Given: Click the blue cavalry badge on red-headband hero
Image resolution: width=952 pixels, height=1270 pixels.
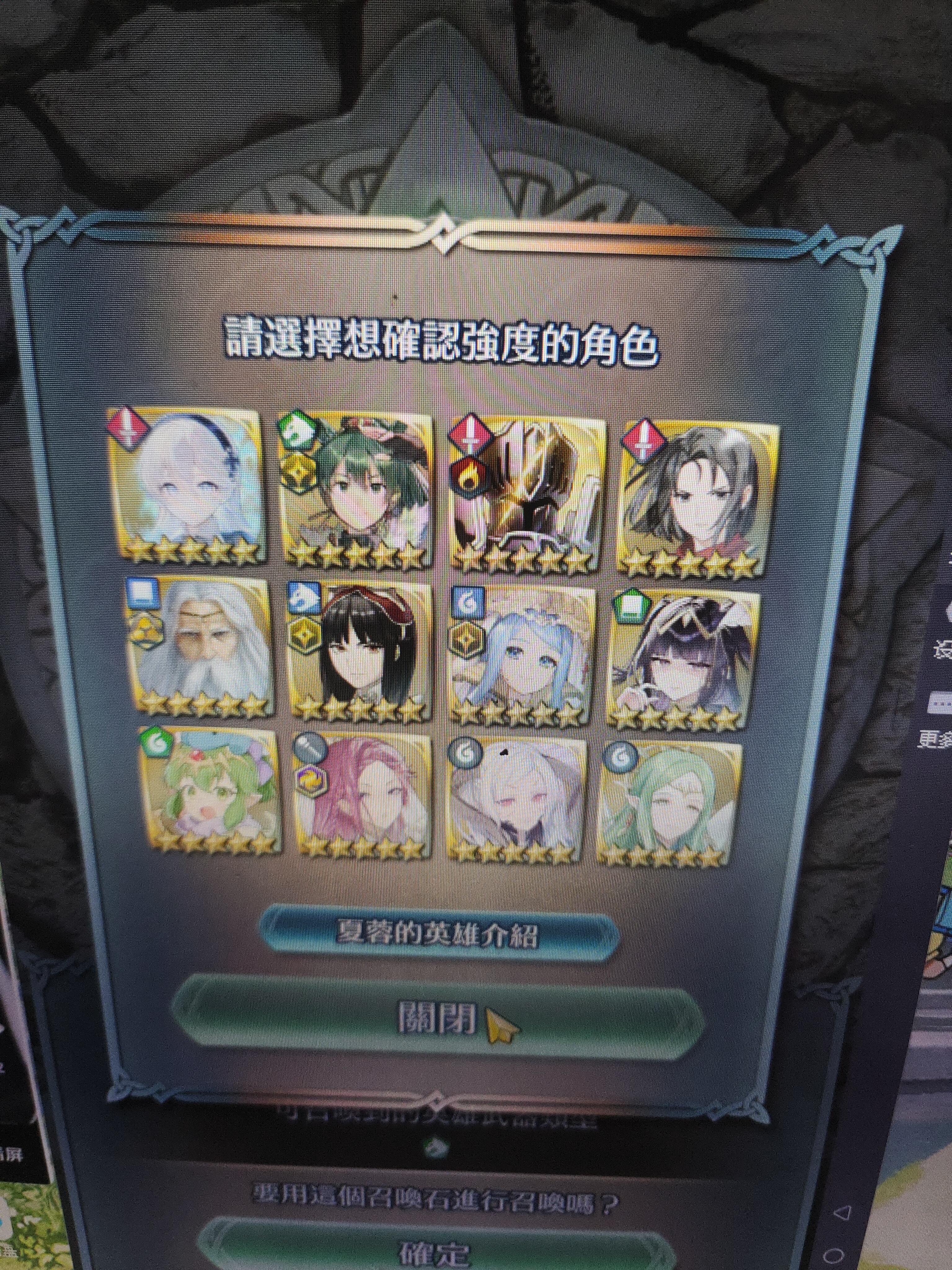Looking at the screenshot, I should (303, 597).
